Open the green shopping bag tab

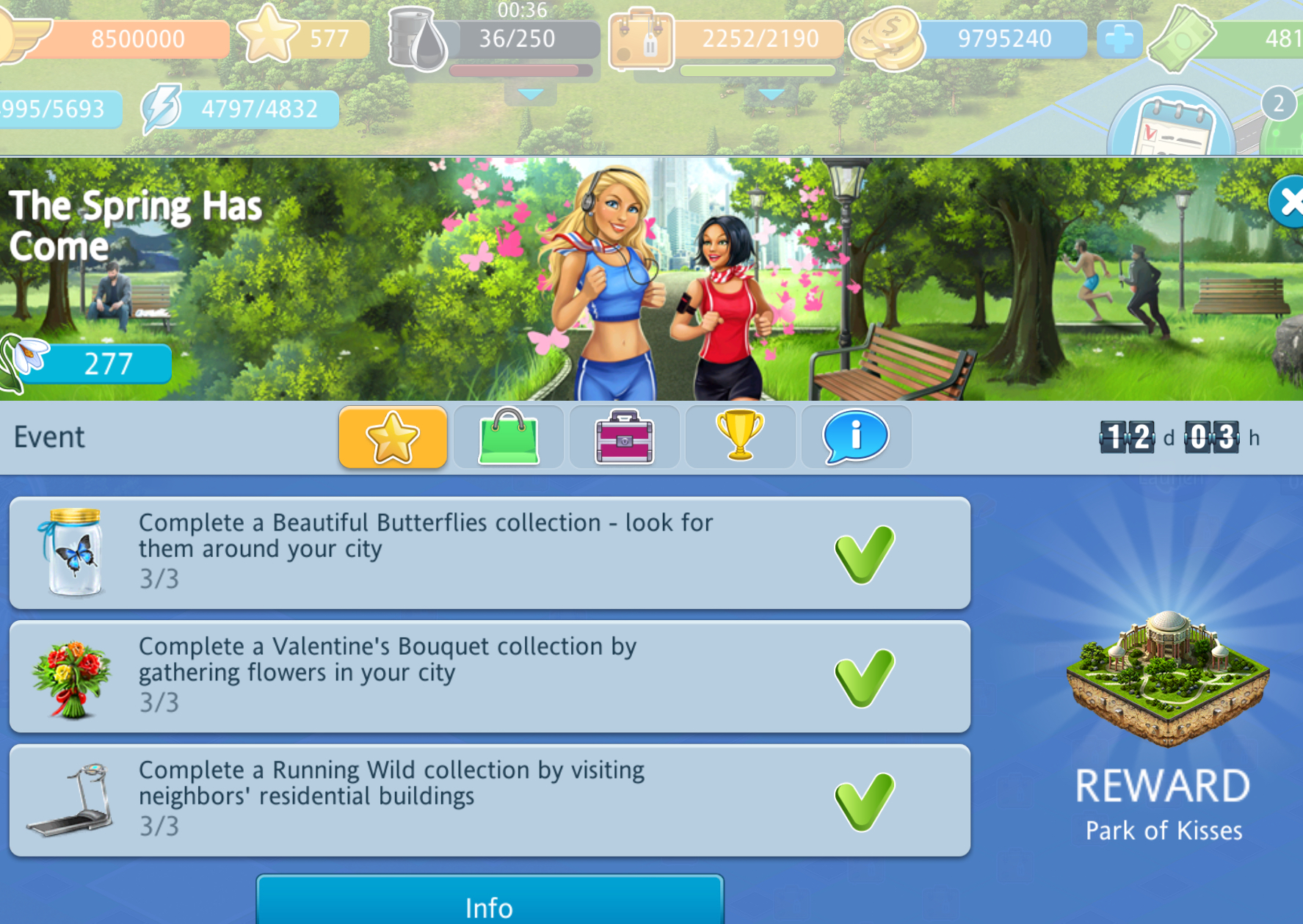click(x=508, y=437)
